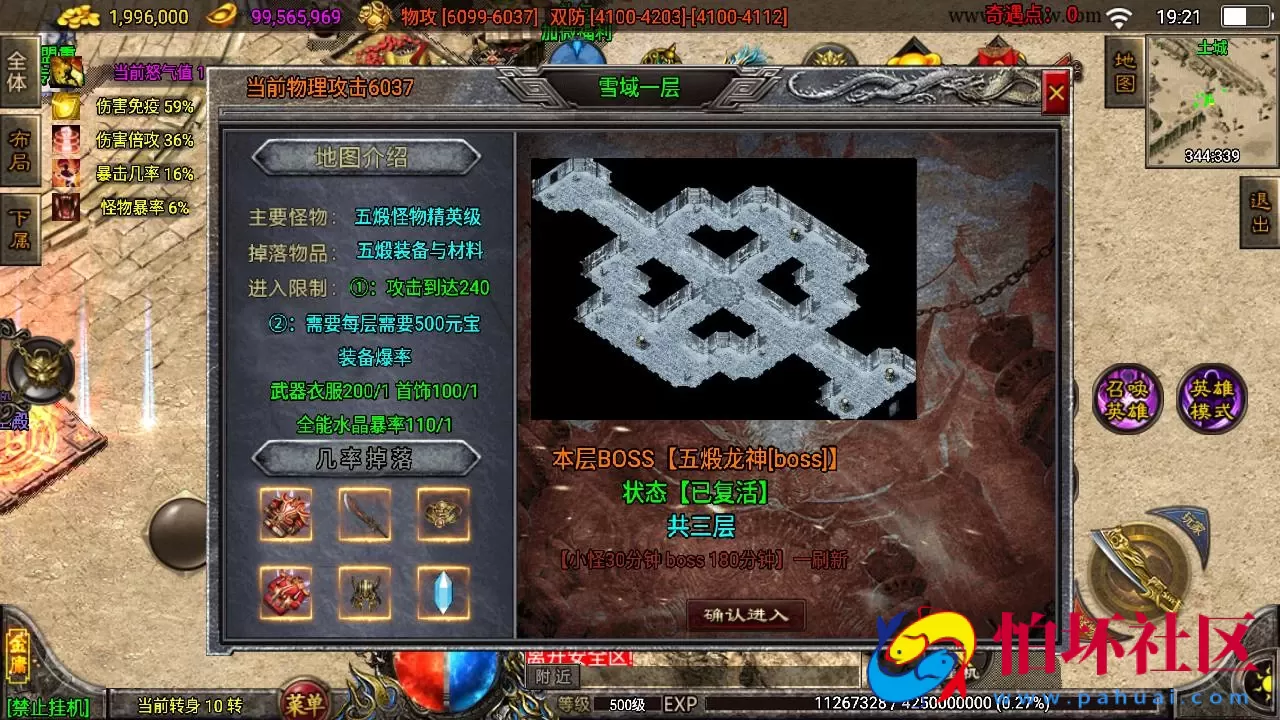The width and height of the screenshot is (1280, 720).
Task: Click the 元宝 ingot currency icon
Action: tap(222, 16)
